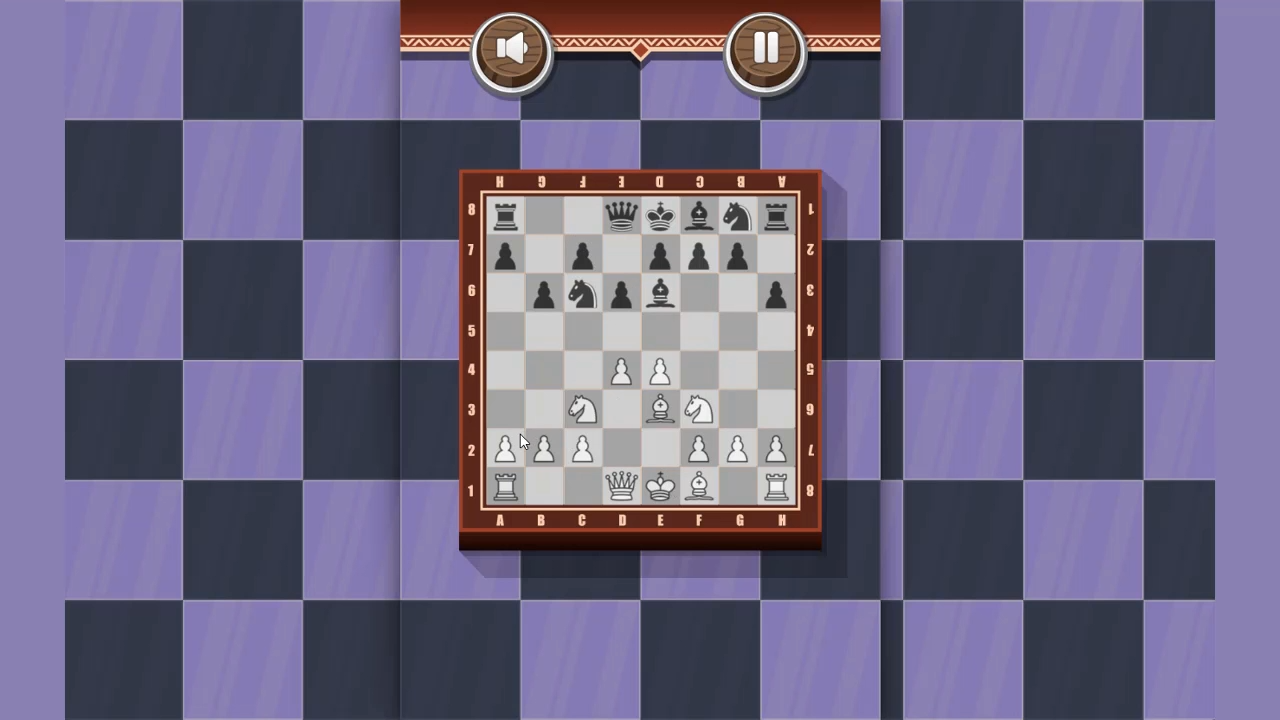Select the white rook on h1

[x=778, y=486]
